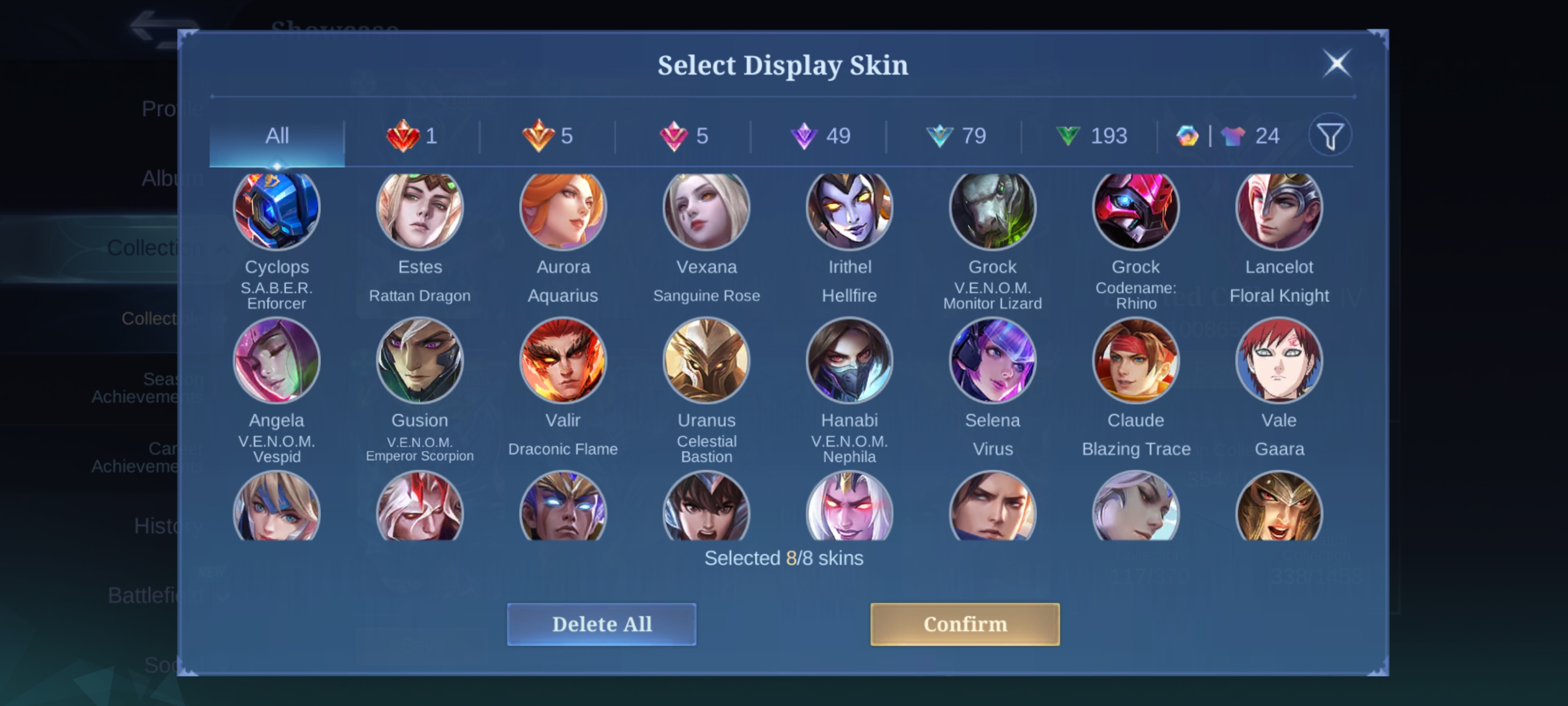Choose the Estes Rattan Dragon skin

tap(420, 209)
